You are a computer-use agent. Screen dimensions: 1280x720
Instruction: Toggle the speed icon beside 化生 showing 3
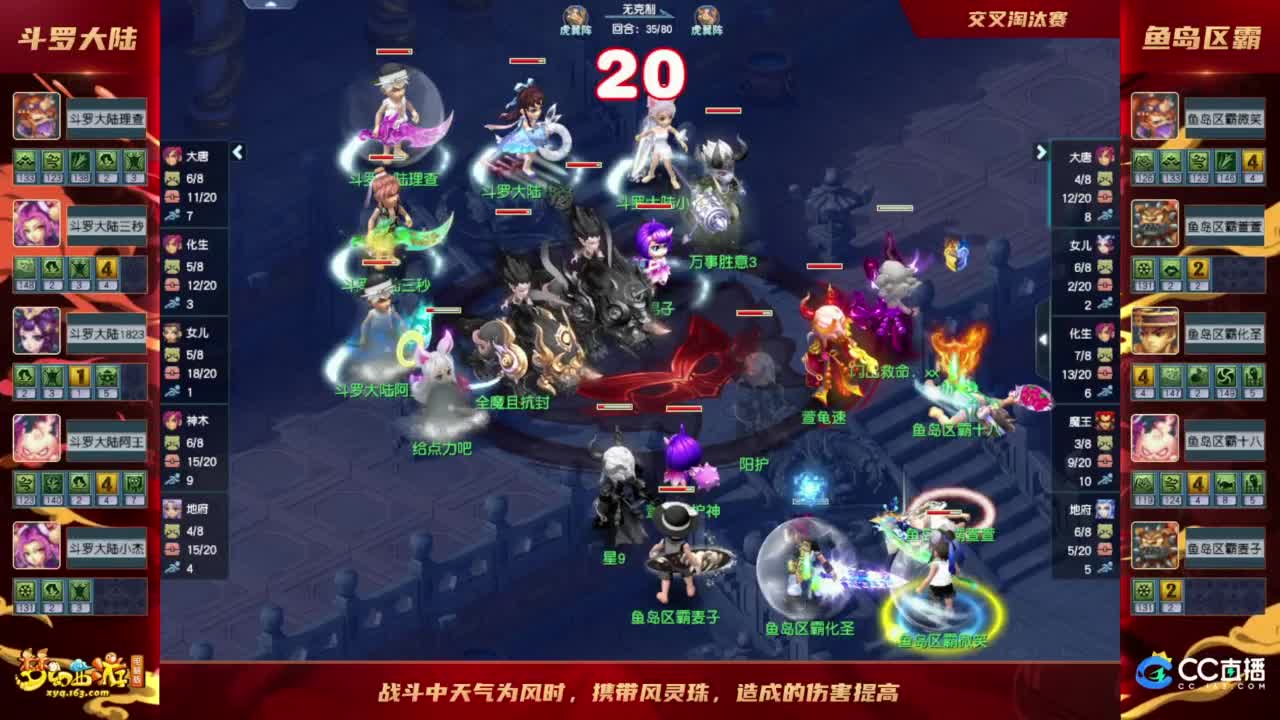(172, 303)
